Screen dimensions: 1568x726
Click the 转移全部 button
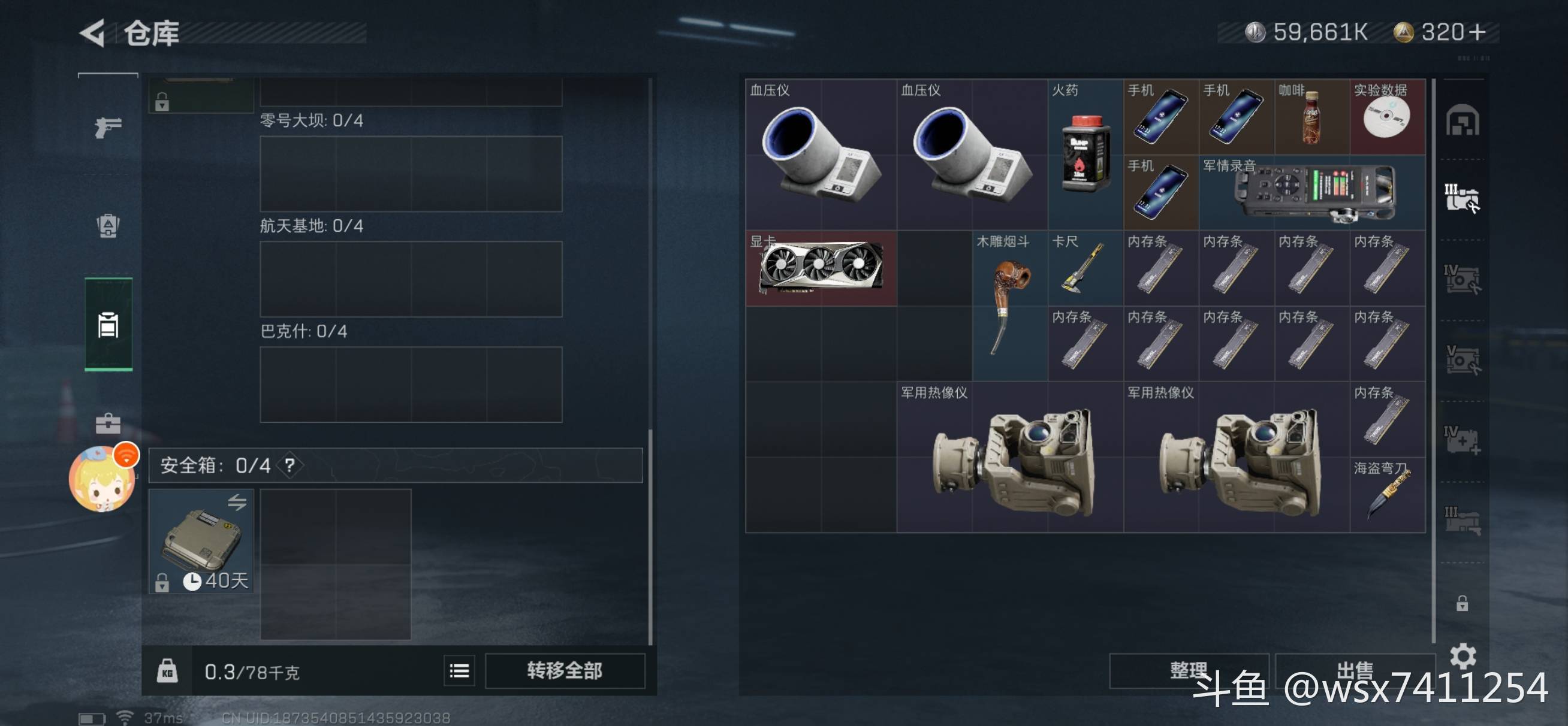pos(564,671)
